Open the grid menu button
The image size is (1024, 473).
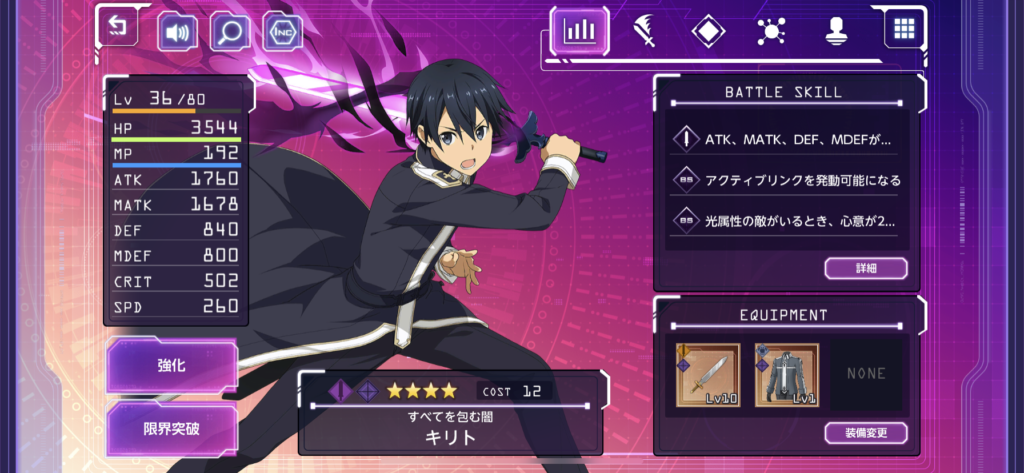click(x=903, y=29)
